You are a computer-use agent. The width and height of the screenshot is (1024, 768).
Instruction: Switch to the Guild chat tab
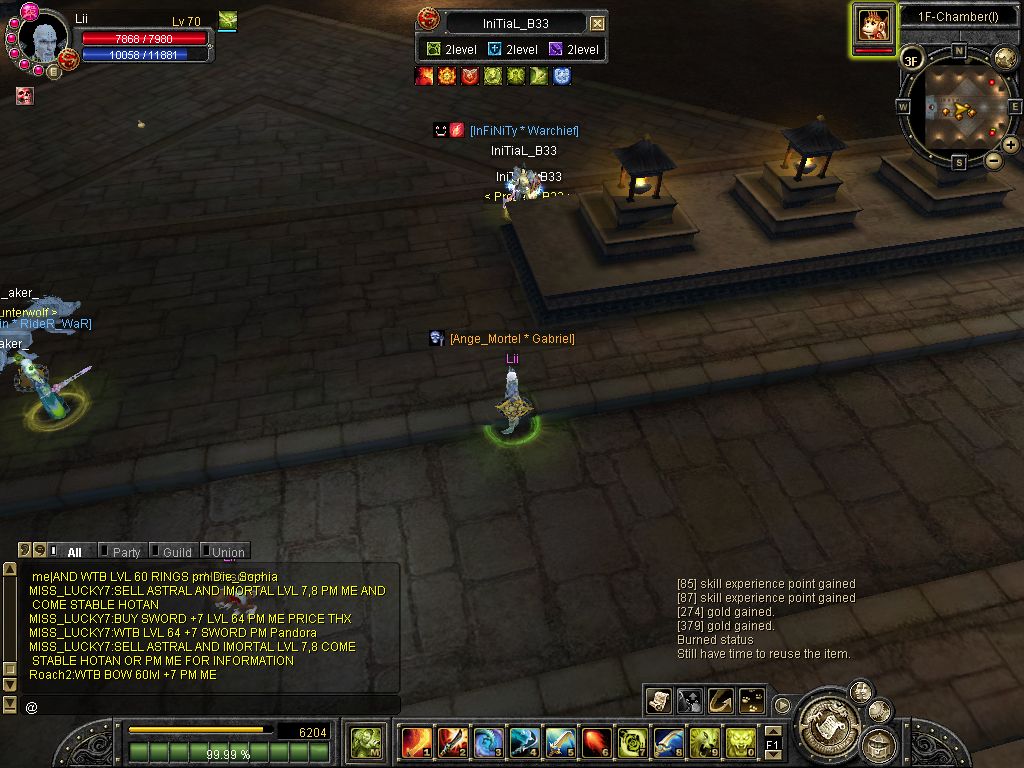(177, 552)
